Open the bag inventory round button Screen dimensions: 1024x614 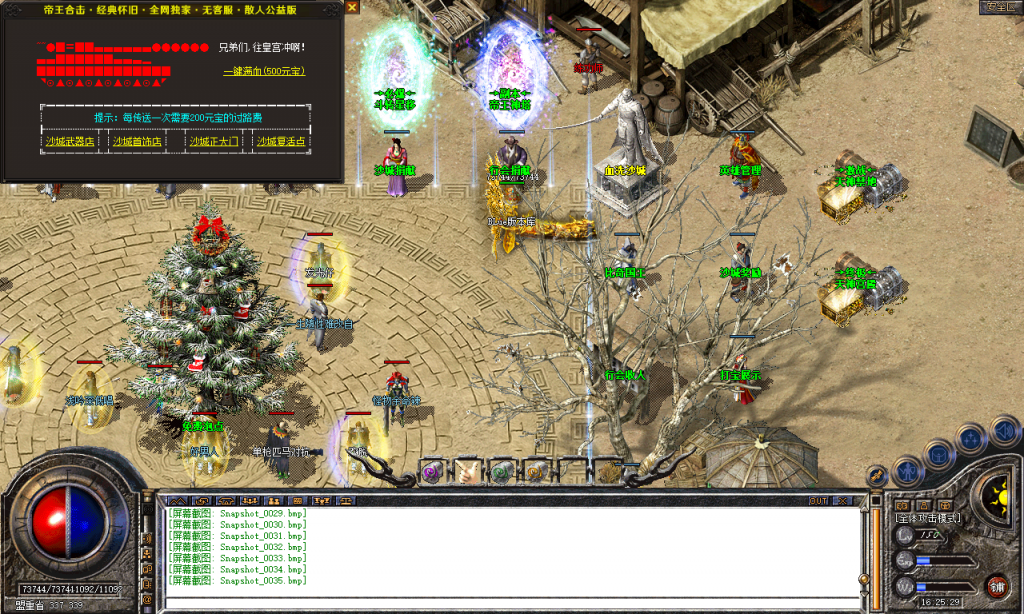point(940,453)
